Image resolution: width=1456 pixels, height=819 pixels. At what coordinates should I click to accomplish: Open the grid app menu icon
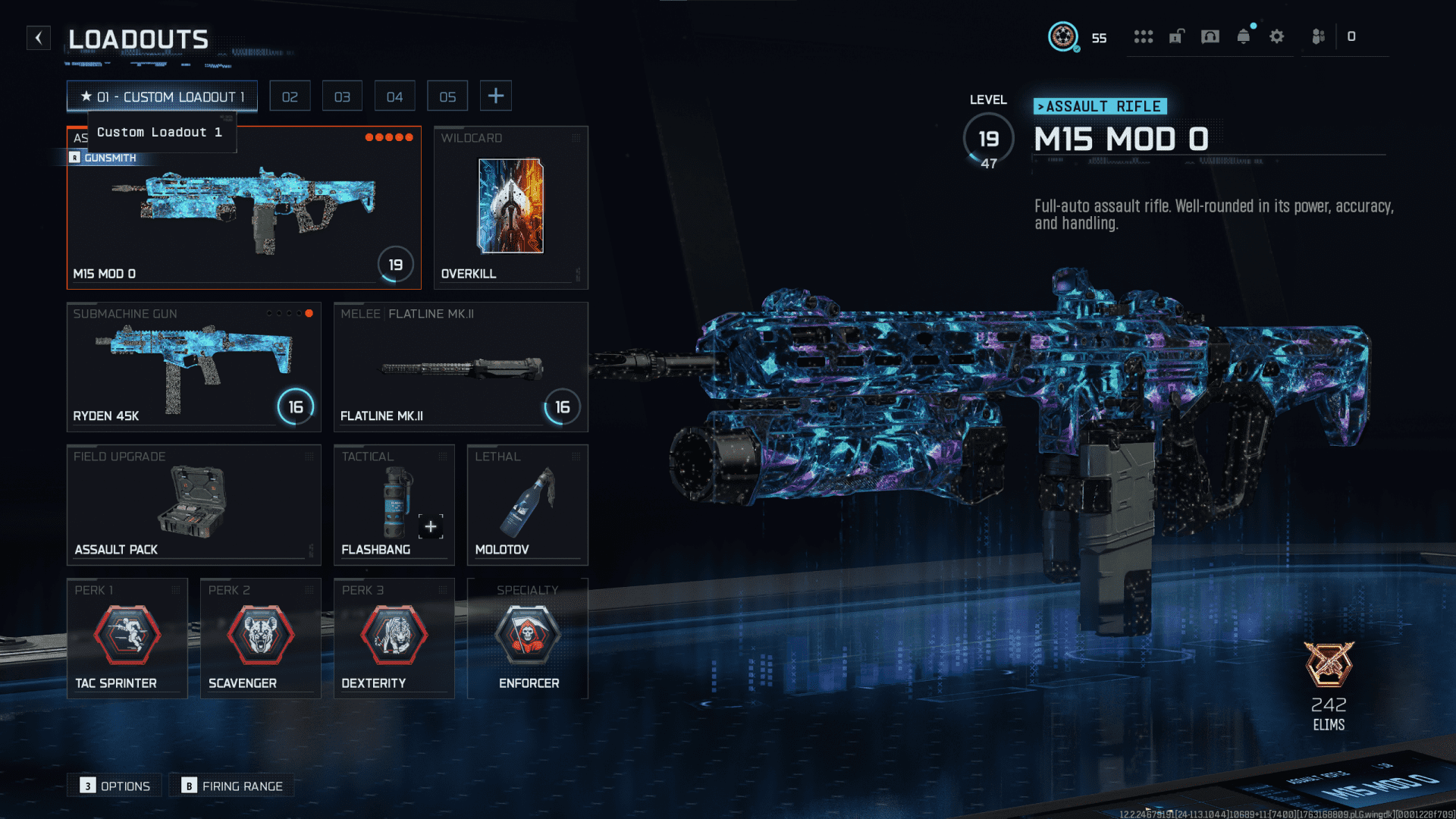[1144, 36]
